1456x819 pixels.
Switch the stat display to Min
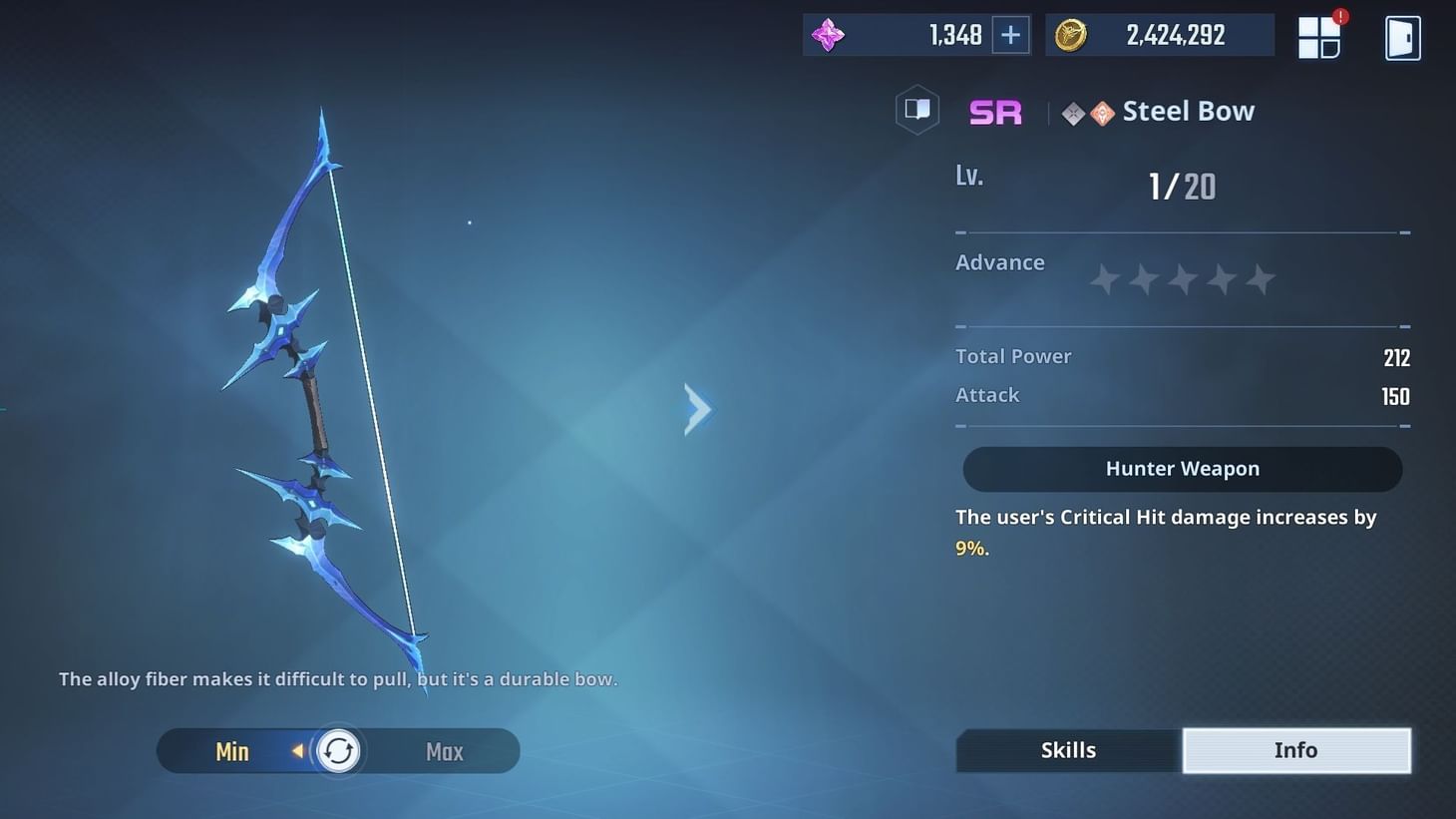pyautogui.click(x=231, y=750)
